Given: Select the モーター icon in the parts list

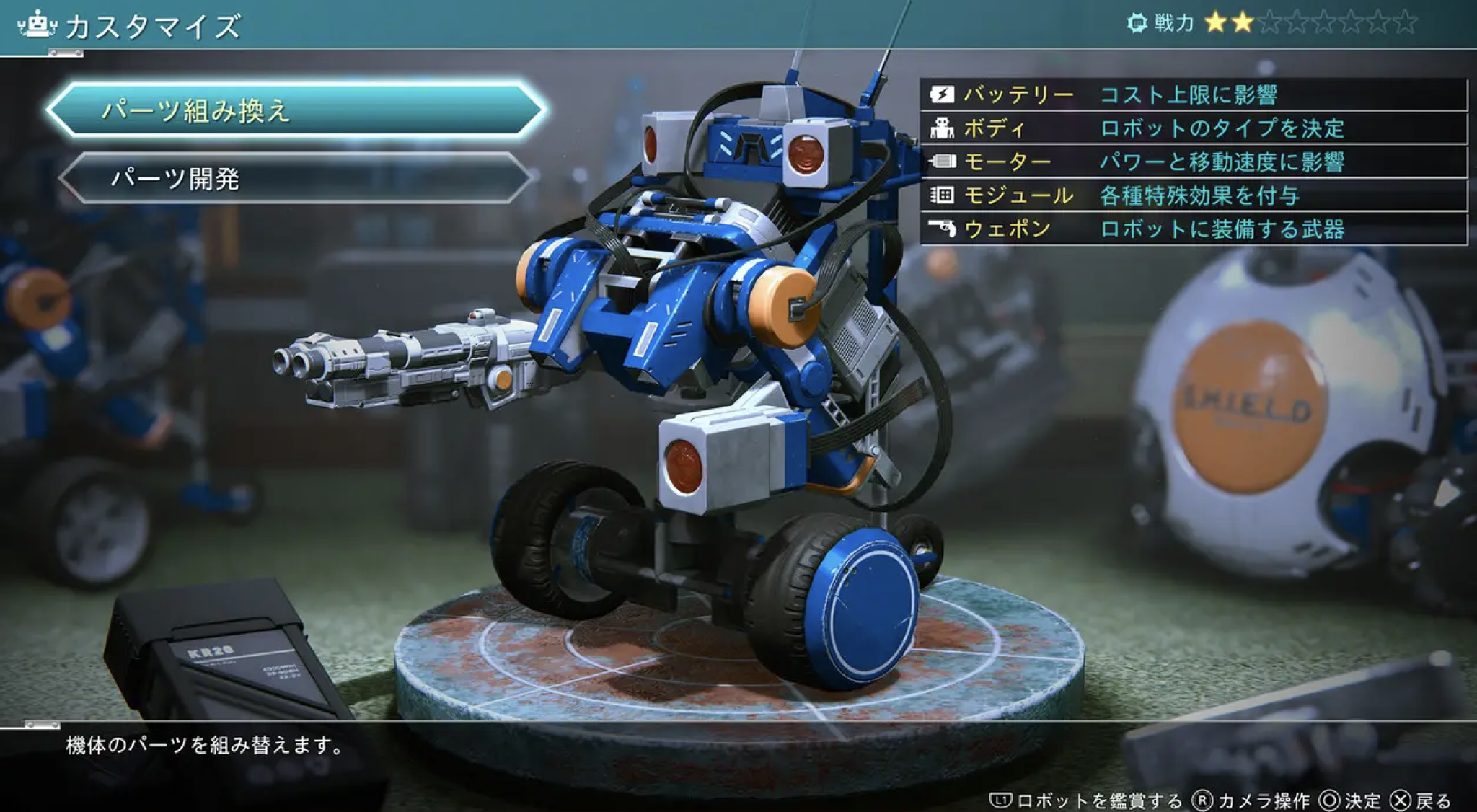Looking at the screenshot, I should click(941, 162).
